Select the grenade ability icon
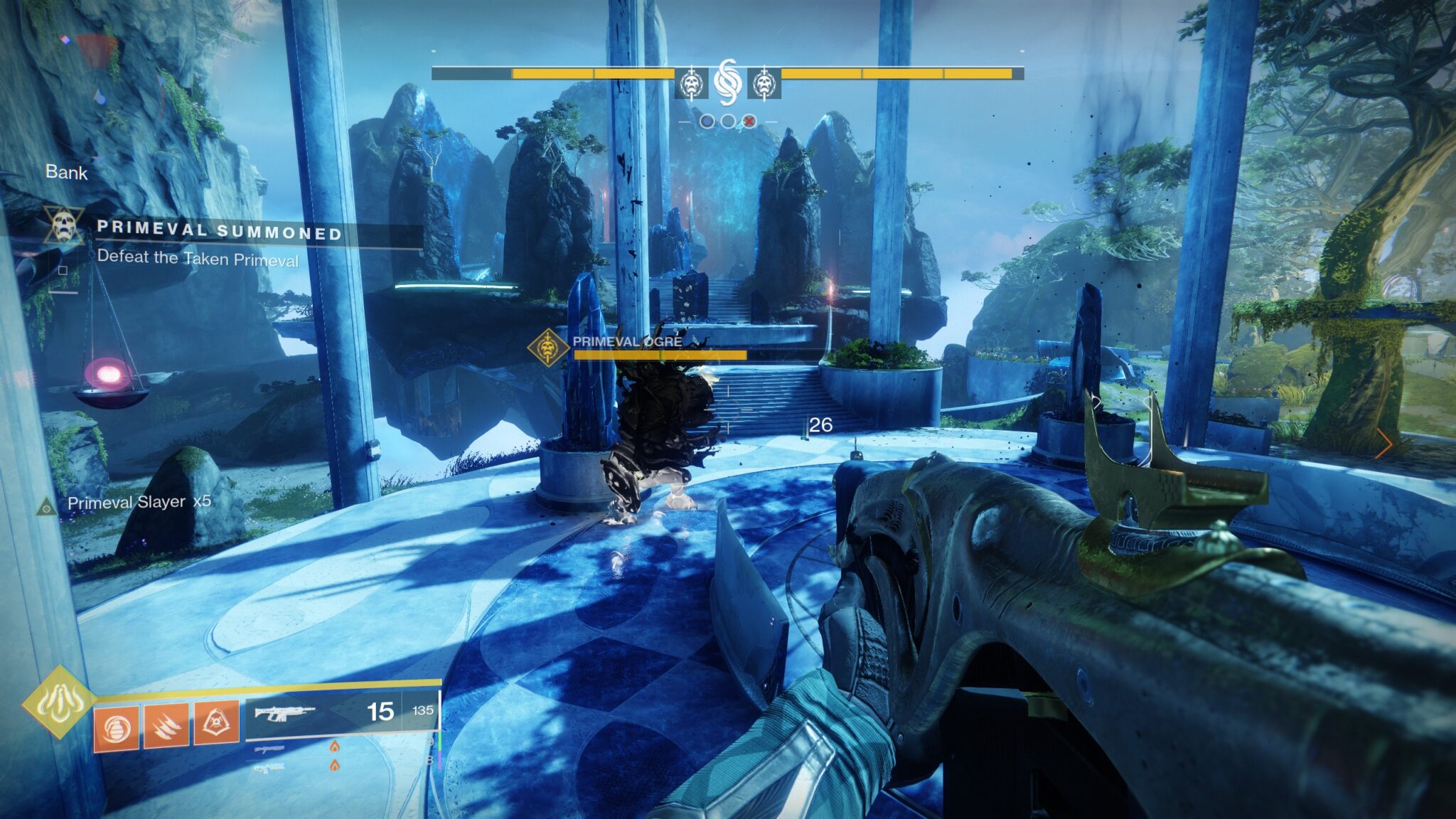 tap(116, 727)
